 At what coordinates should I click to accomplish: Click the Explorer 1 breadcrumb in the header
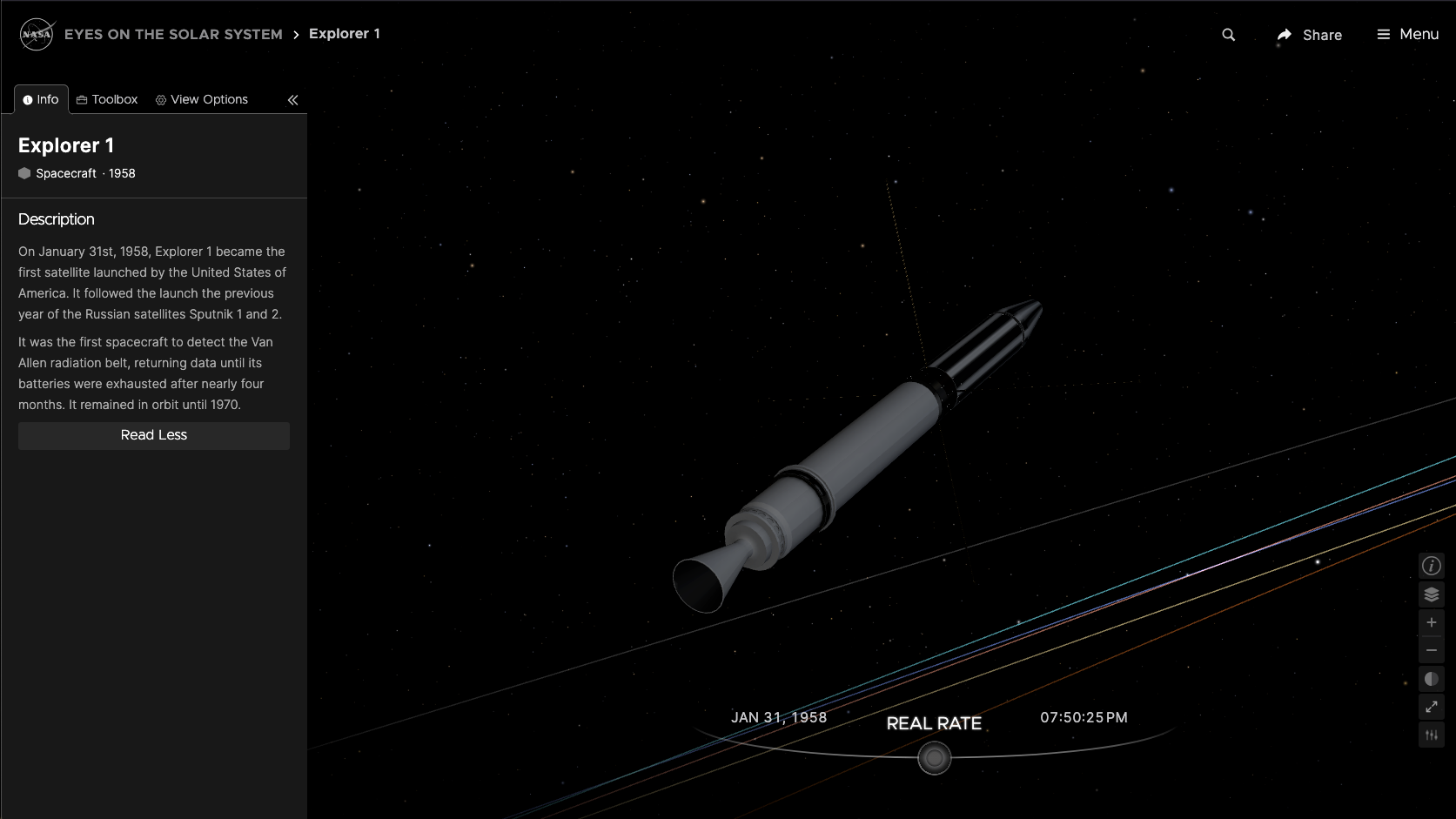[345, 33]
